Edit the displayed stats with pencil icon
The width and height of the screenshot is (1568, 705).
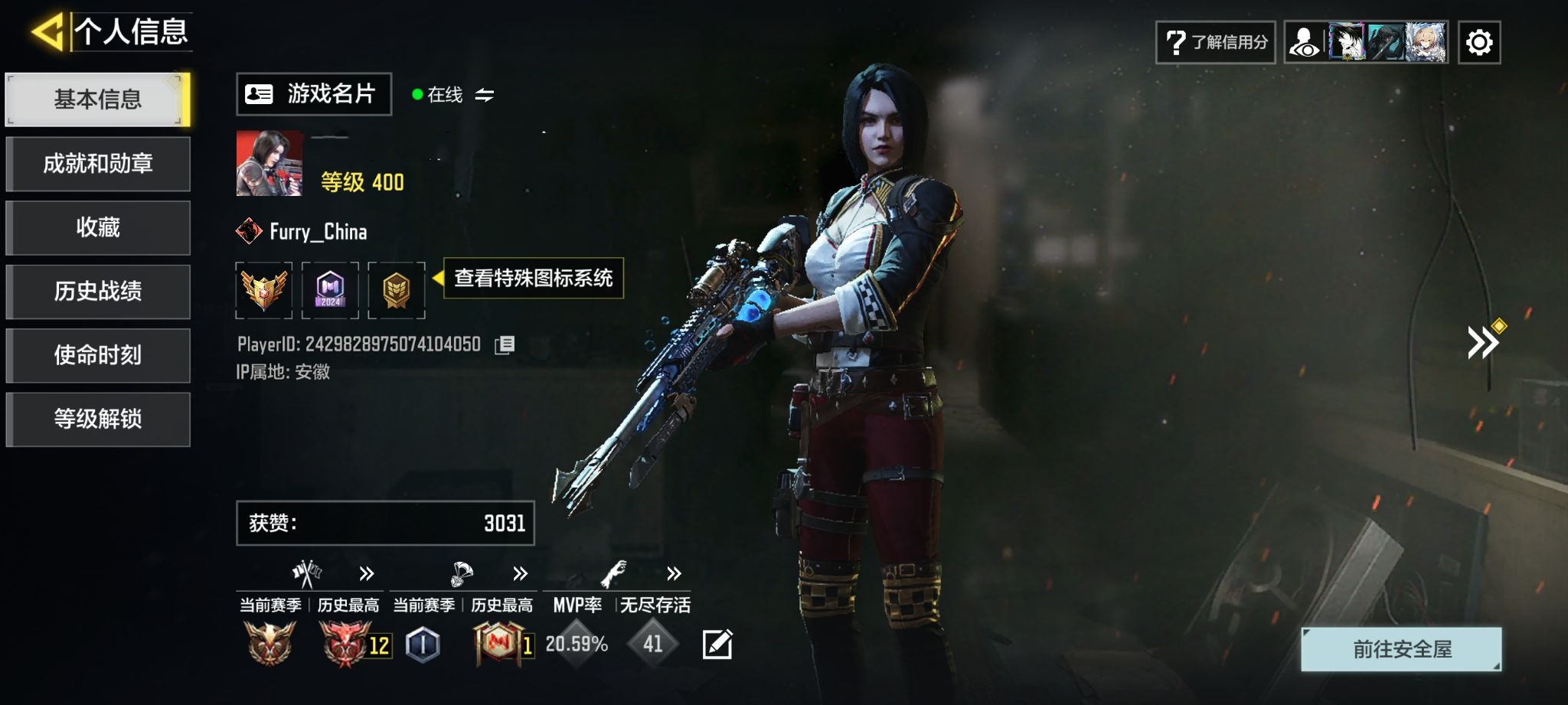717,645
